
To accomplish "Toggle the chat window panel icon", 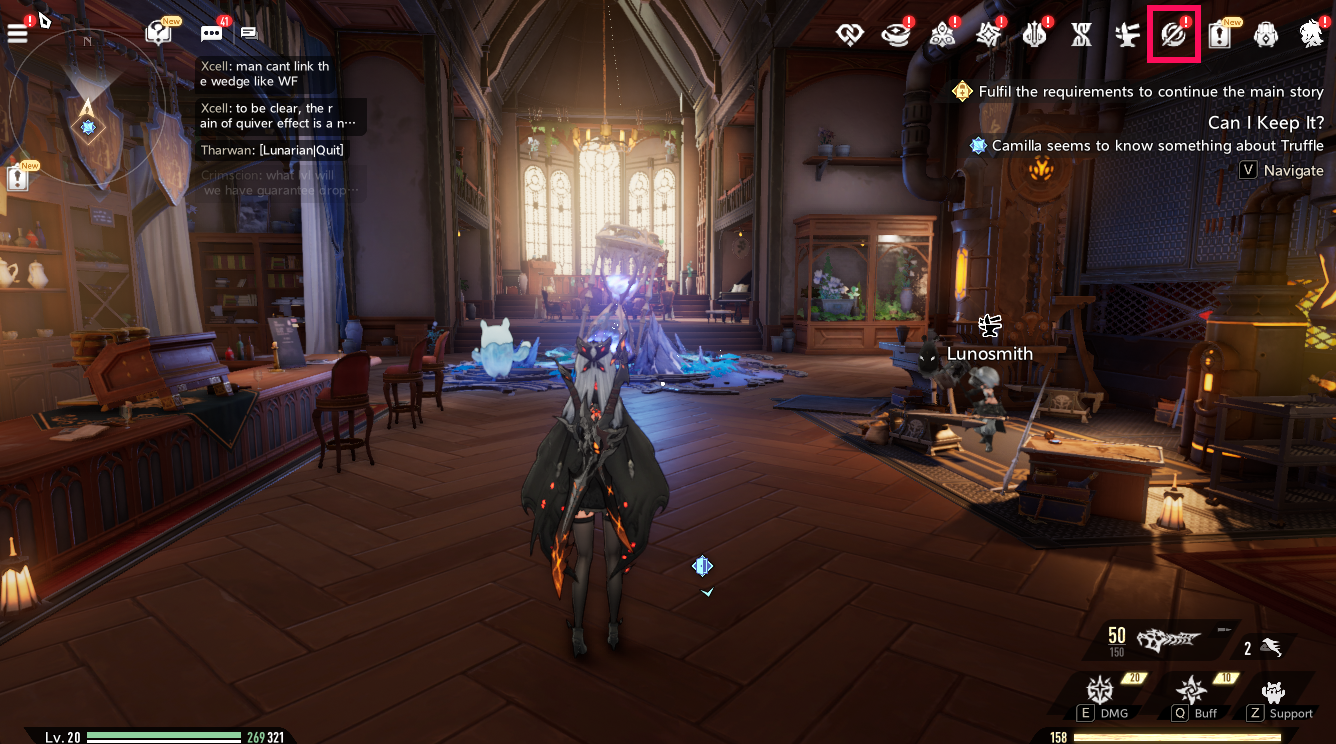I will [248, 33].
